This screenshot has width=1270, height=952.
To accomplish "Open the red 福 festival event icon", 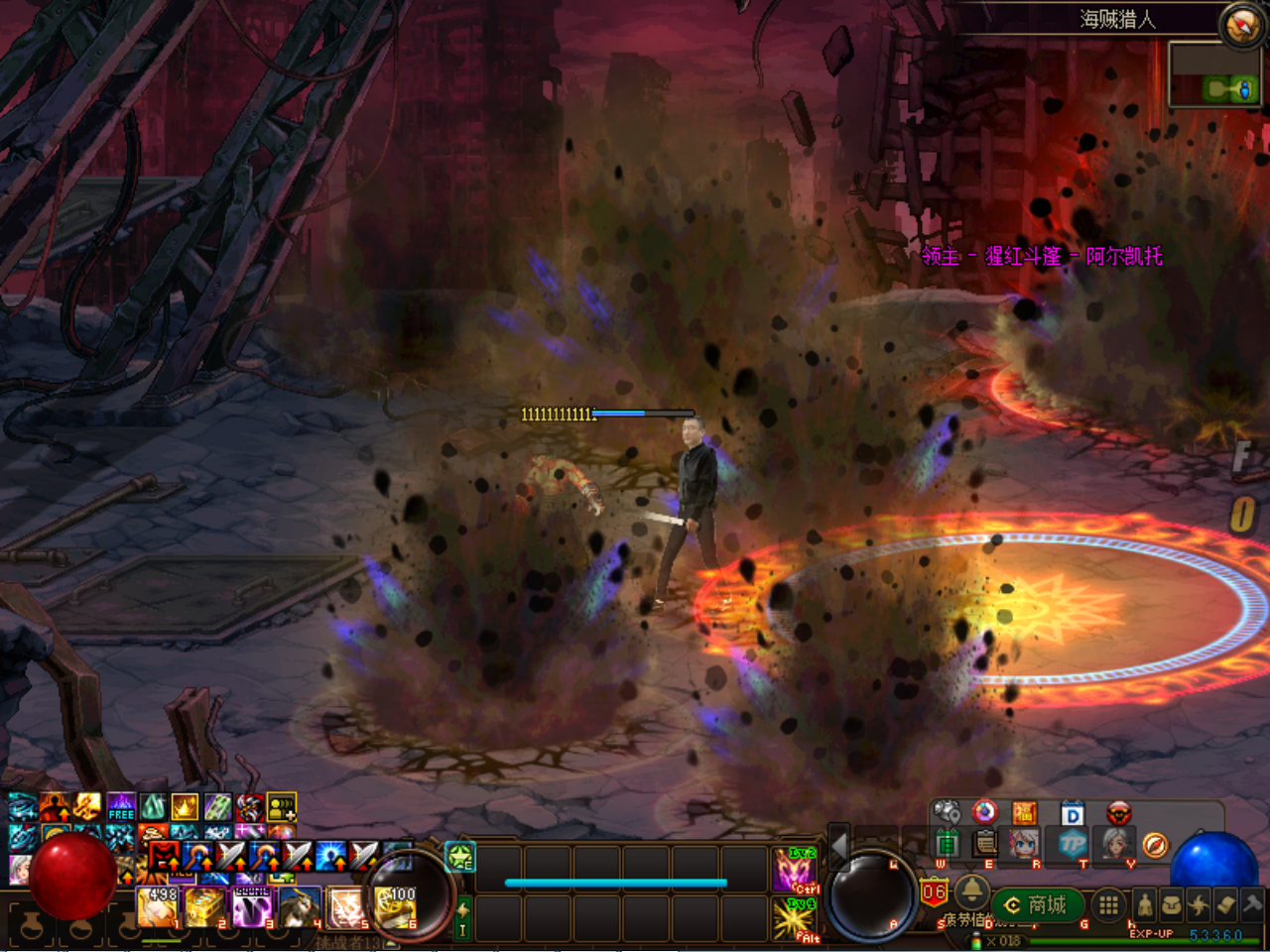I will click(1024, 813).
